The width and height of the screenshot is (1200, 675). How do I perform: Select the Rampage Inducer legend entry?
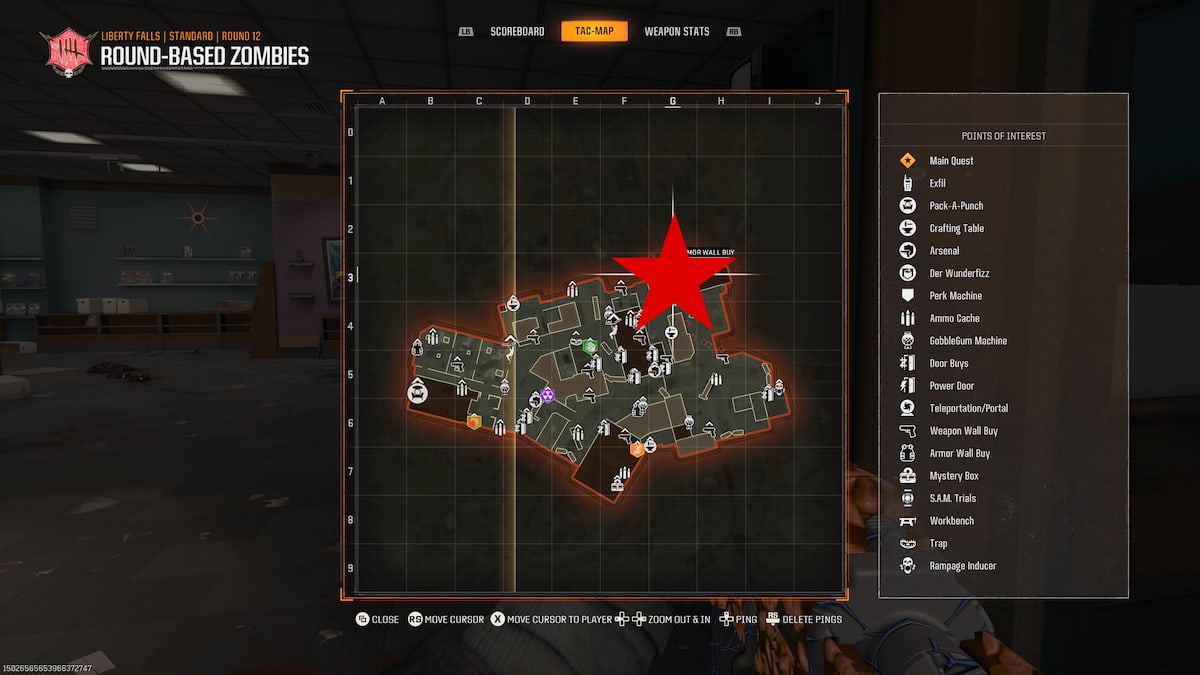pos(962,566)
